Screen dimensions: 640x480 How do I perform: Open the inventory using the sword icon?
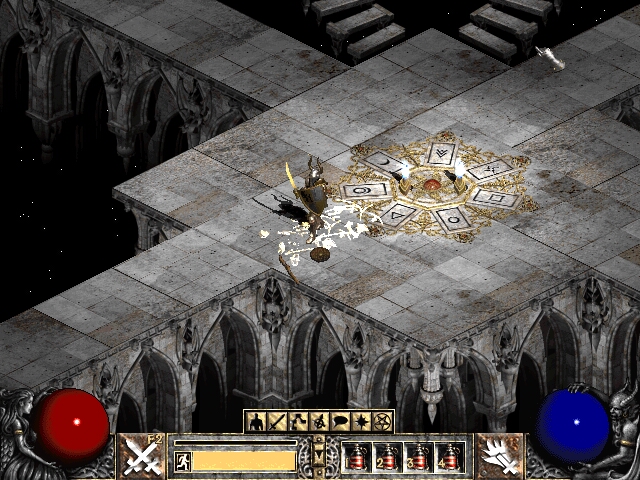pos(276,421)
